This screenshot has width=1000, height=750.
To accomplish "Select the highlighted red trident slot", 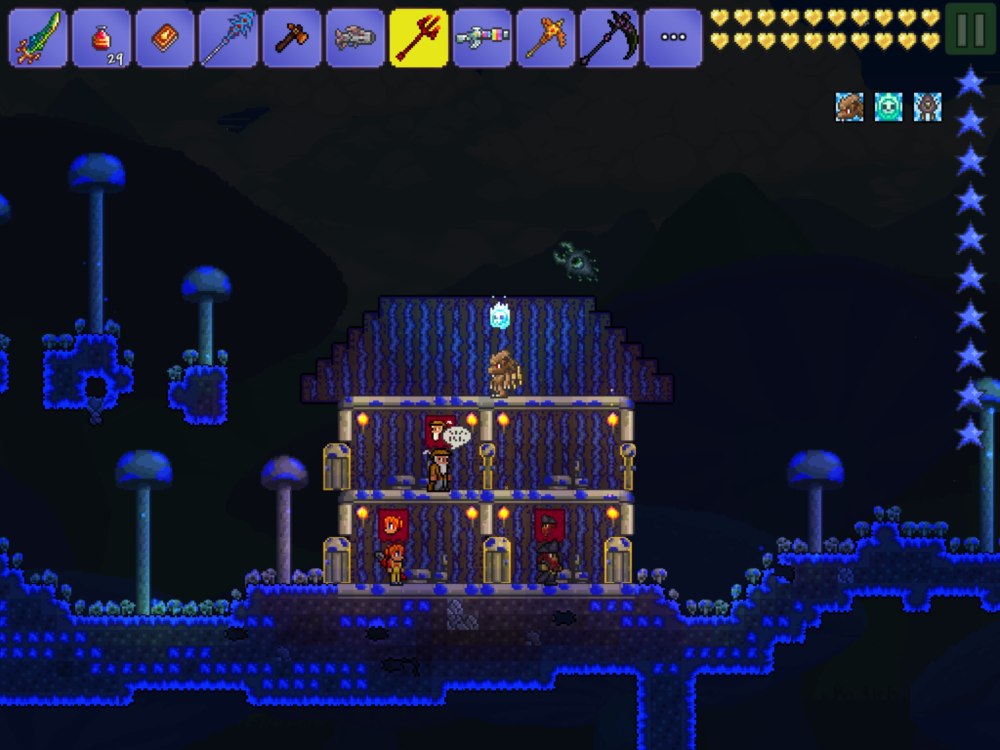I will [419, 38].
